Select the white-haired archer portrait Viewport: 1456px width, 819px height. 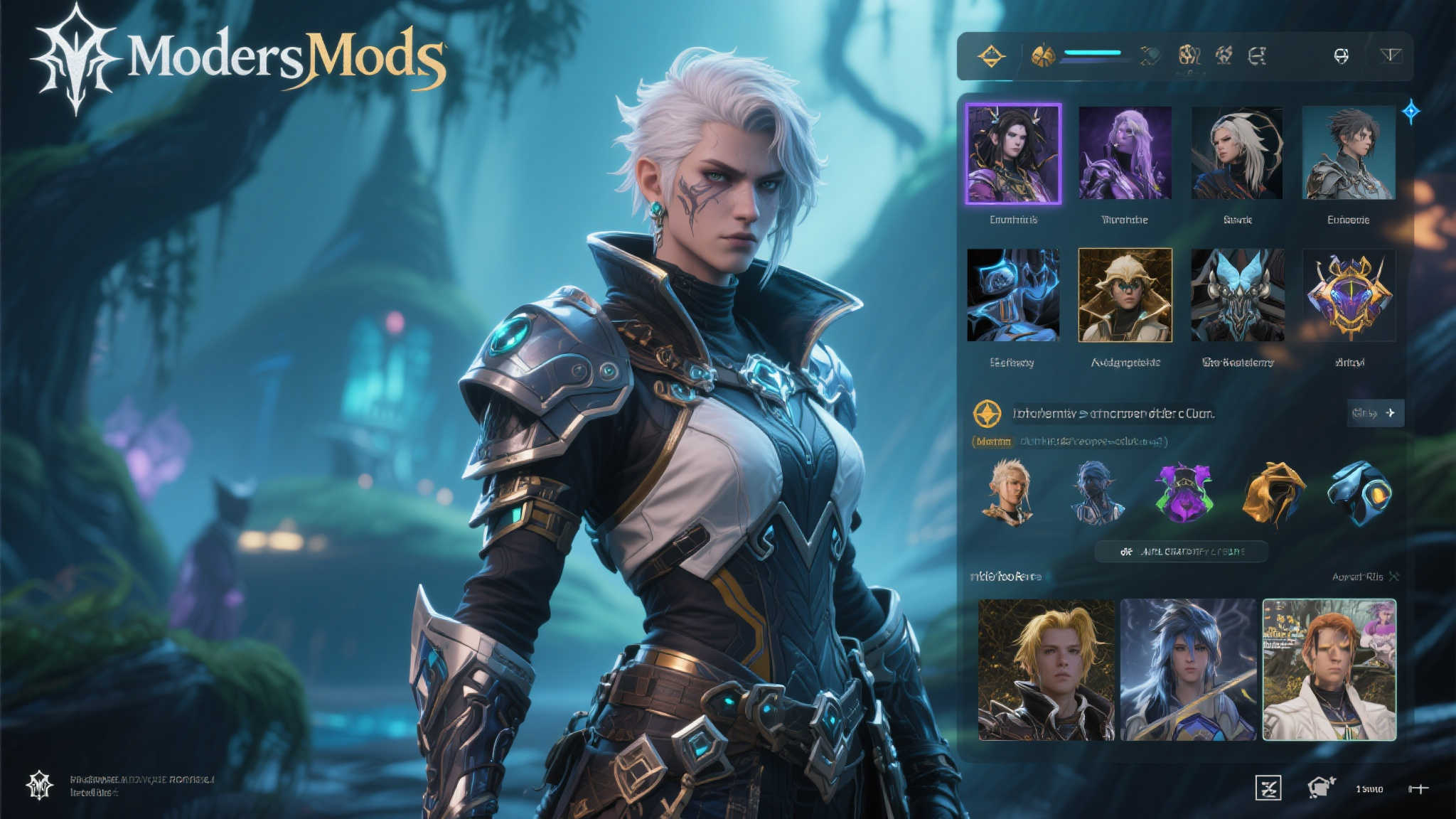(x=1237, y=153)
